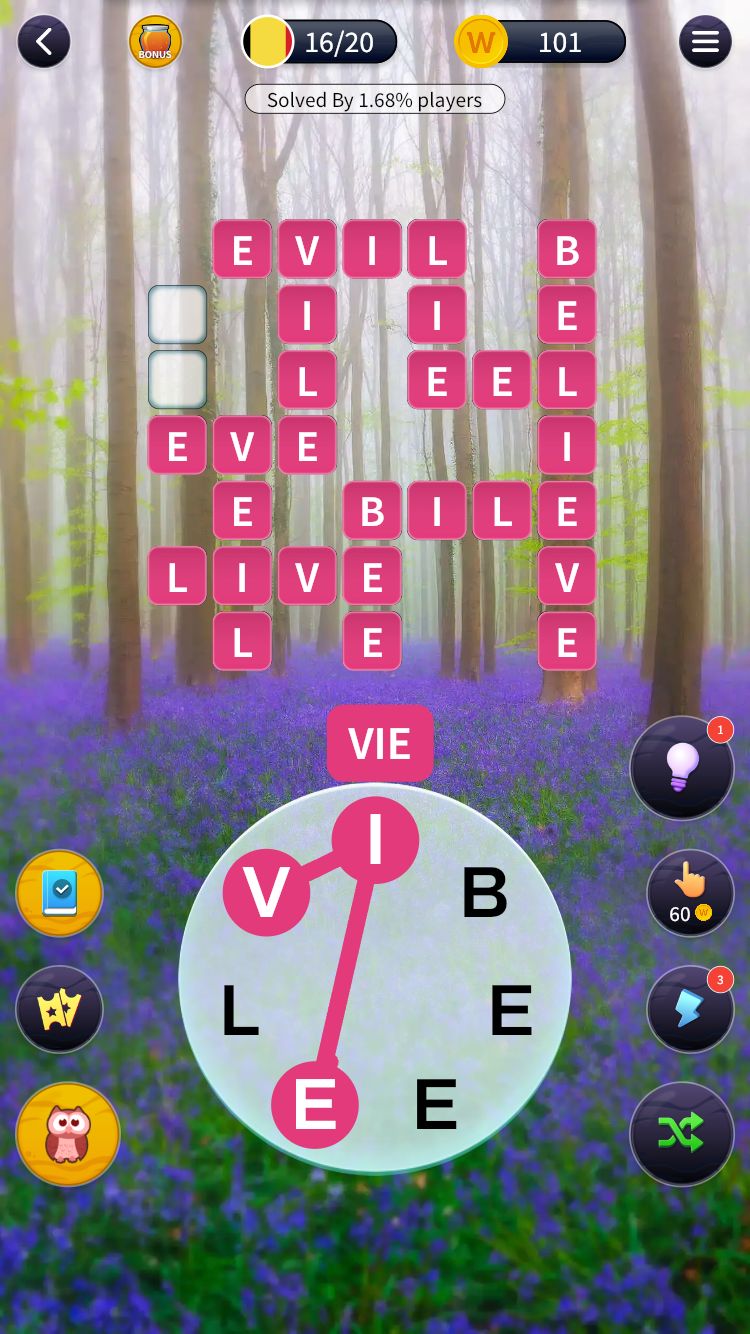The image size is (750, 1334).
Task: Open the yellow star cards button
Action: point(60,1009)
